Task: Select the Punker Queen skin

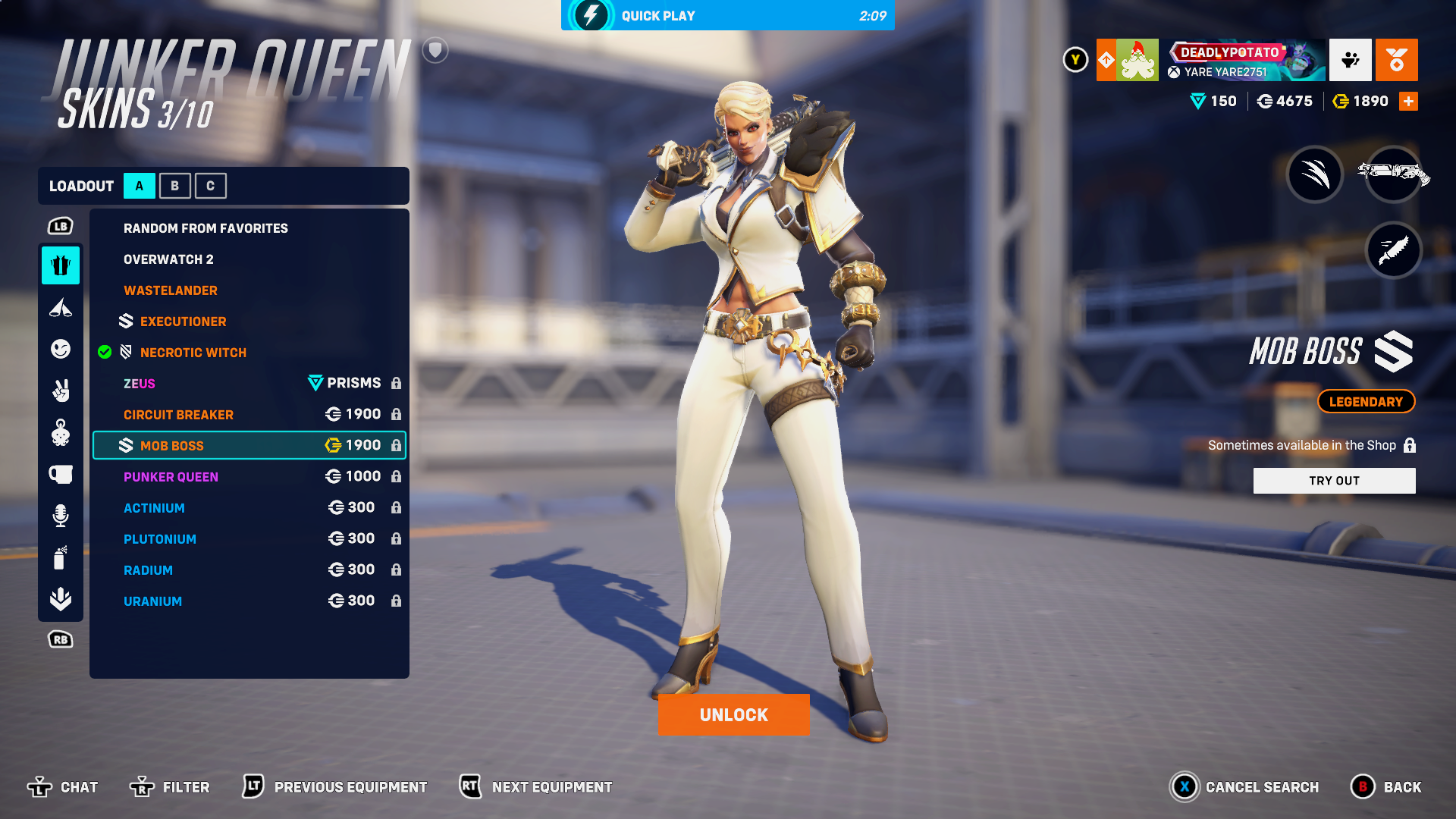Action: [x=171, y=476]
